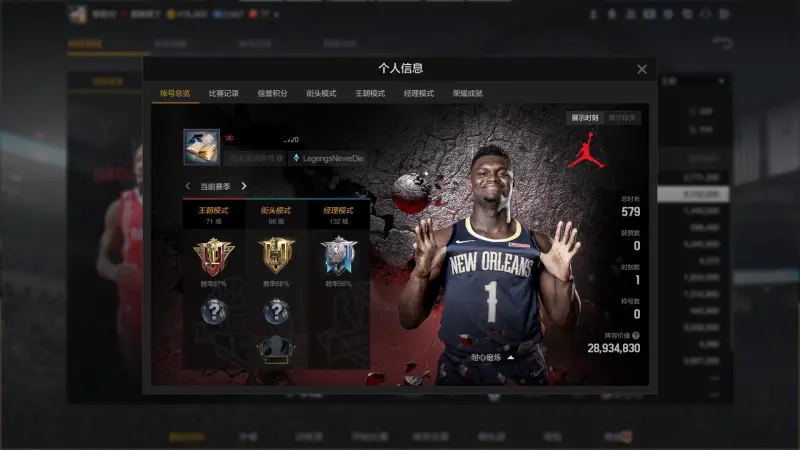Screen dimensions: 800x450
Task: Click the back arrow in the top-right corner
Action: tap(722, 43)
